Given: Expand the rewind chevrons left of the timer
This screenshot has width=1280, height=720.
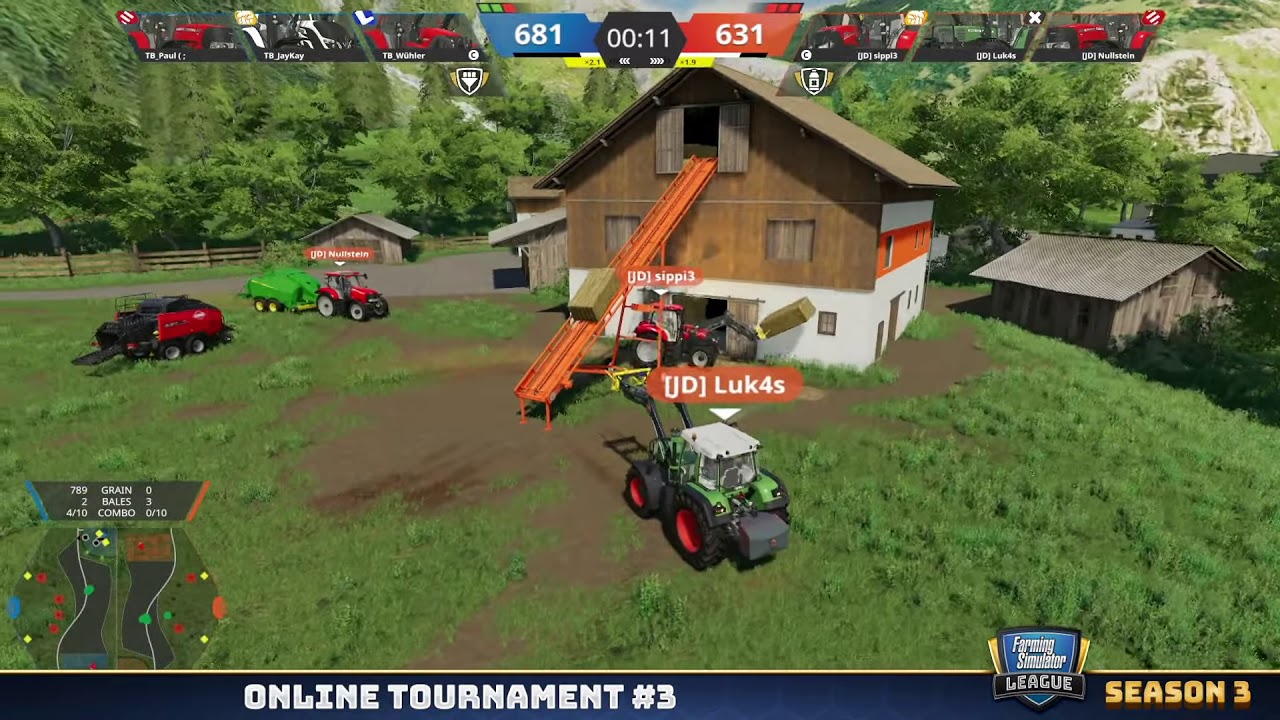Looking at the screenshot, I should (626, 61).
